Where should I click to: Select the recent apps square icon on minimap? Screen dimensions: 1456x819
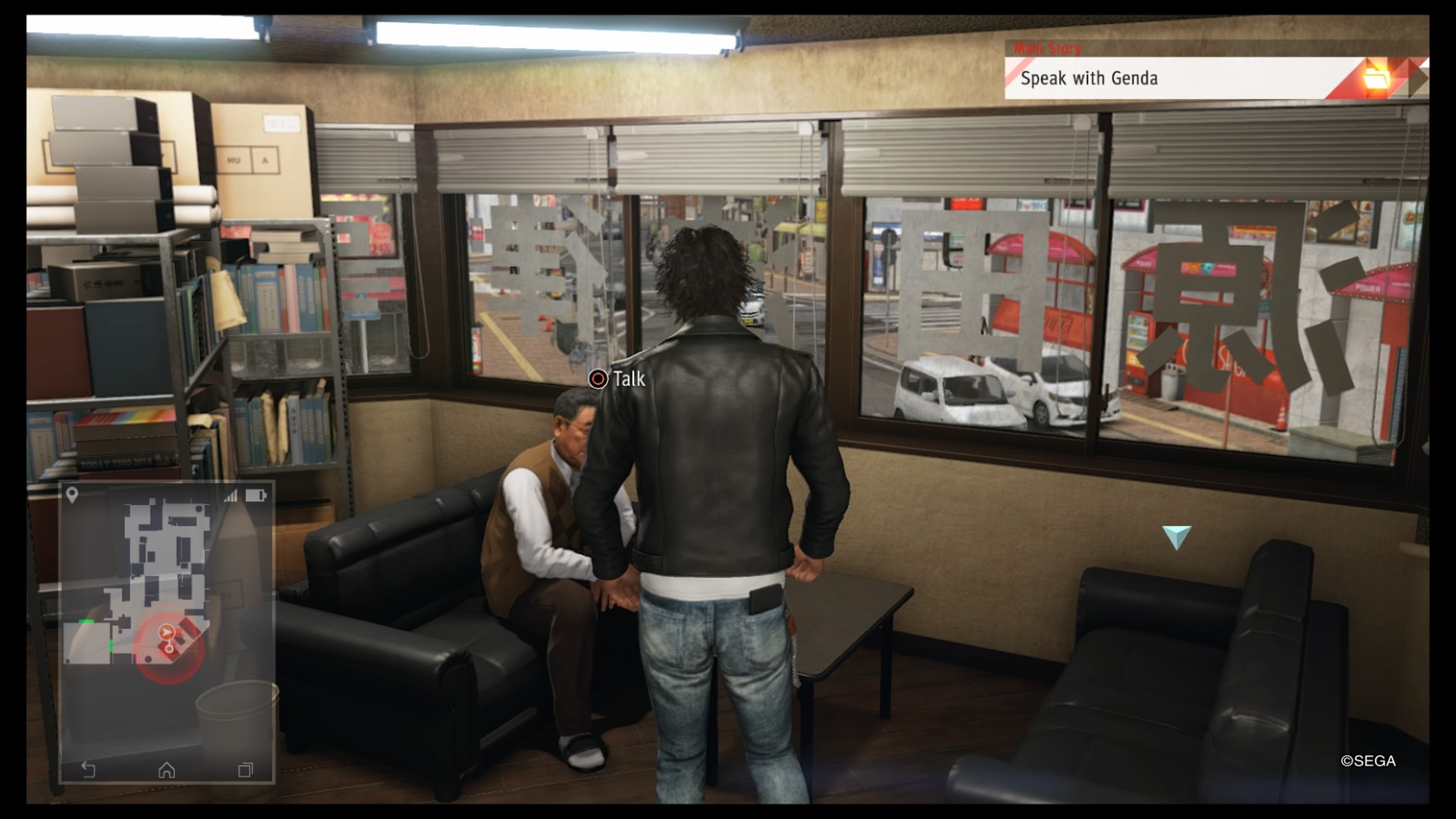[x=246, y=769]
